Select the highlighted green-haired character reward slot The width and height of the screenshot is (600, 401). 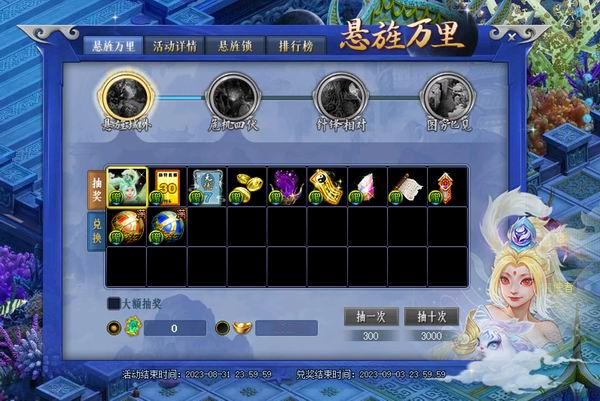pyautogui.click(x=127, y=186)
